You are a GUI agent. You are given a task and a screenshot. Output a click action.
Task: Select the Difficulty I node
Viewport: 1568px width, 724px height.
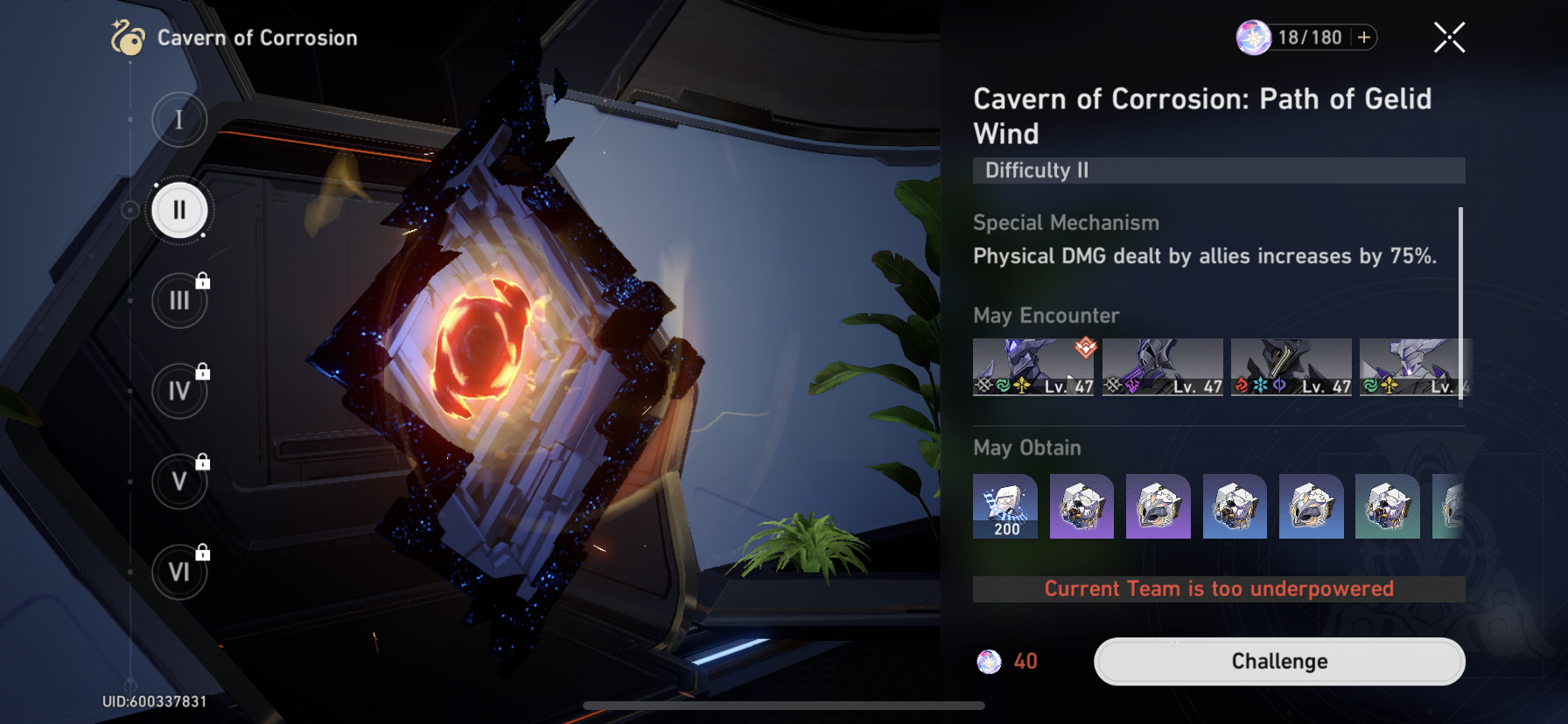pos(178,119)
